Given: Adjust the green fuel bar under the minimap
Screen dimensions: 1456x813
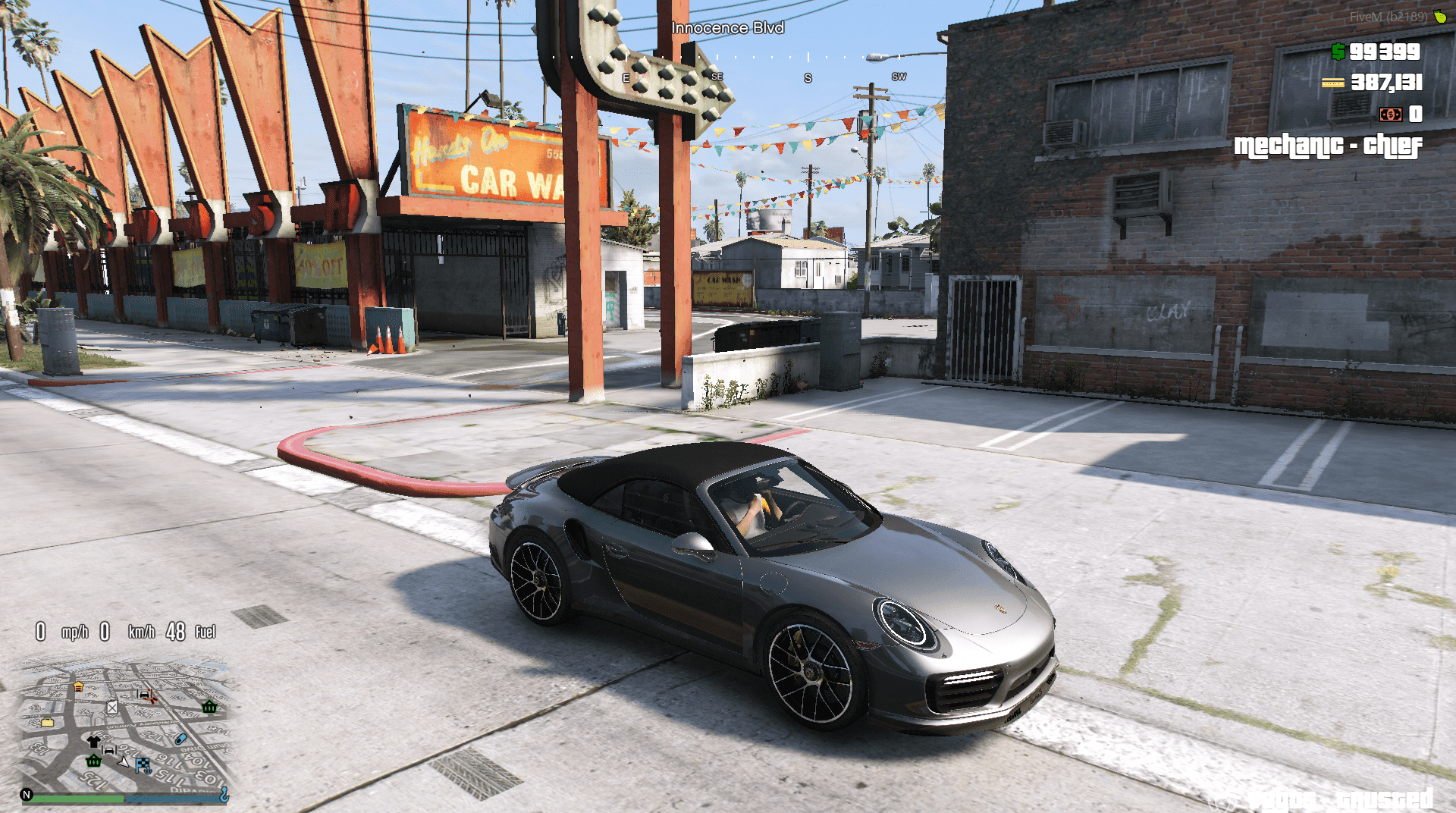Looking at the screenshot, I should (x=76, y=798).
